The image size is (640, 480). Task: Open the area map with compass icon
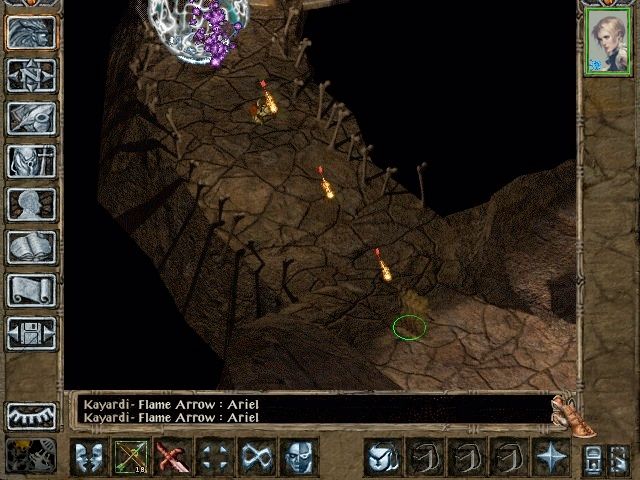point(31,75)
